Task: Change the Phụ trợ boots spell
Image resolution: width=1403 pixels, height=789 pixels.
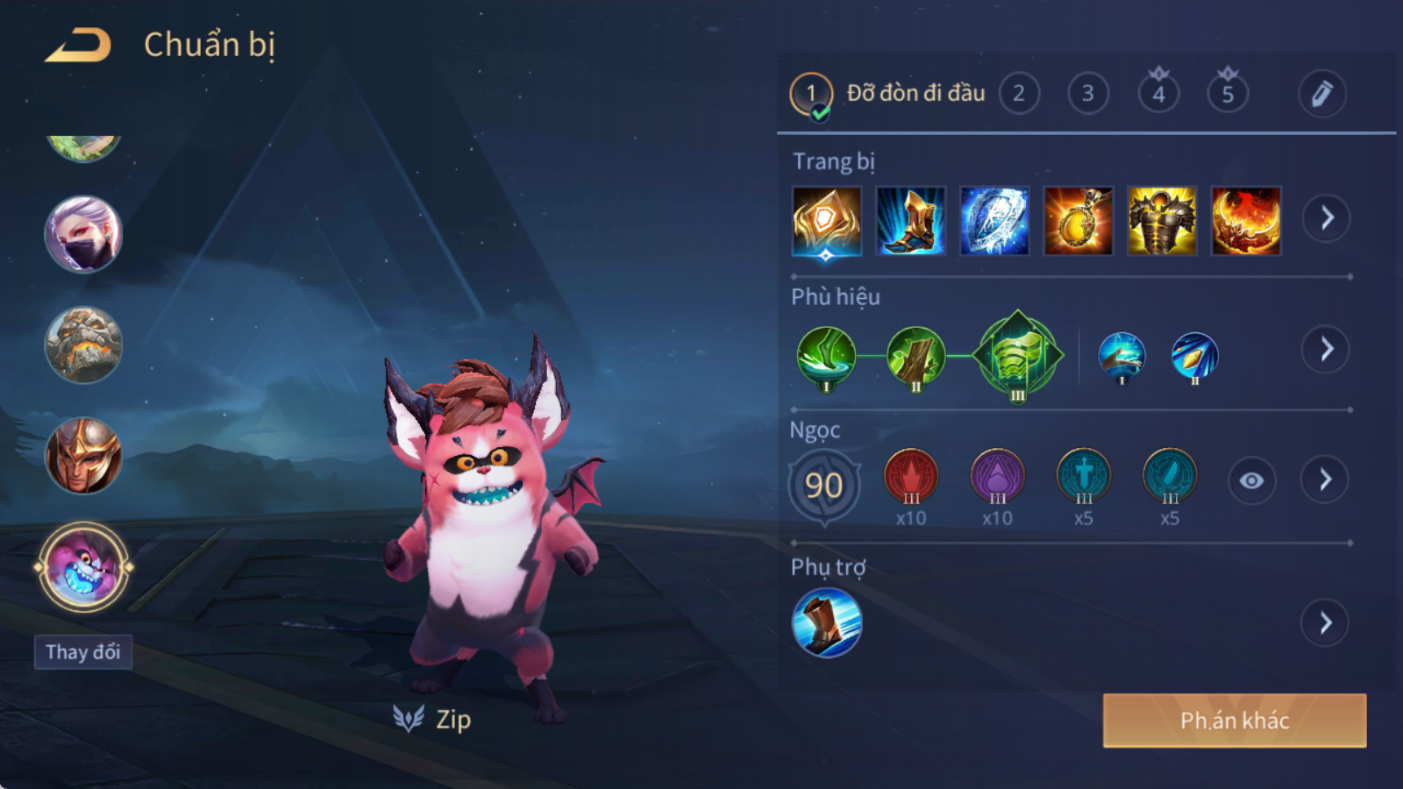Action: point(827,623)
